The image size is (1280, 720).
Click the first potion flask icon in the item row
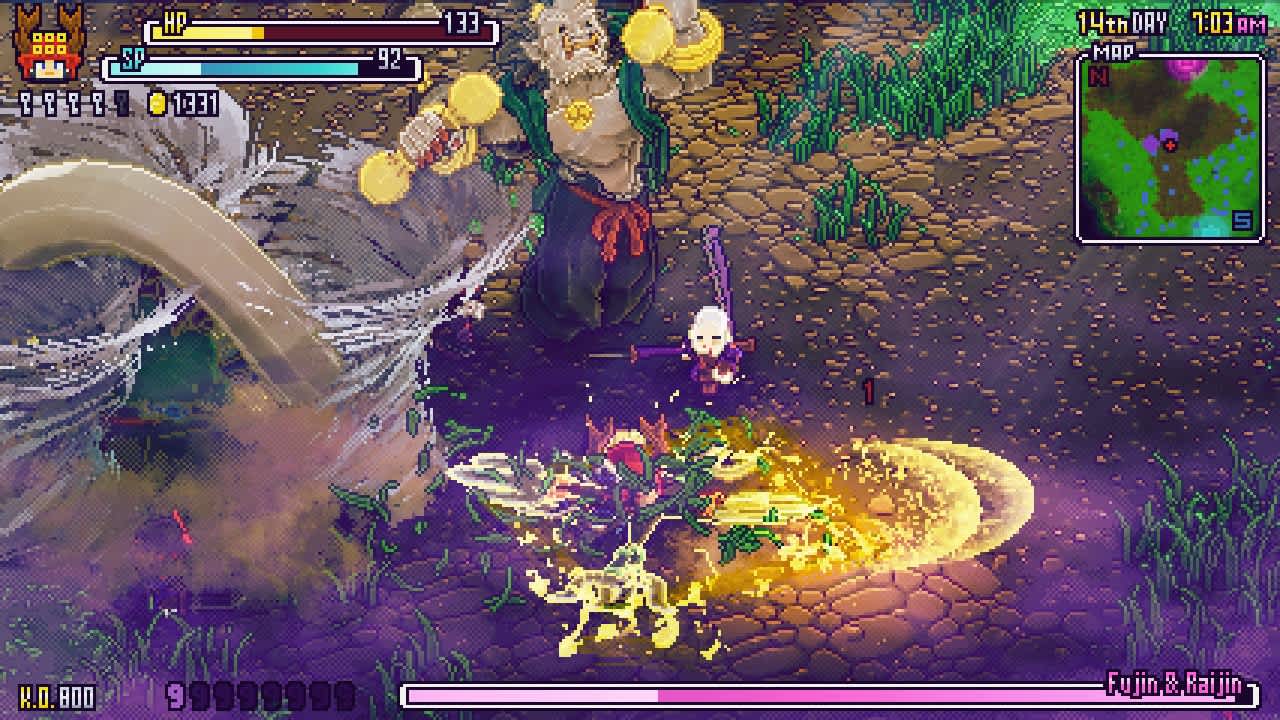pos(24,103)
